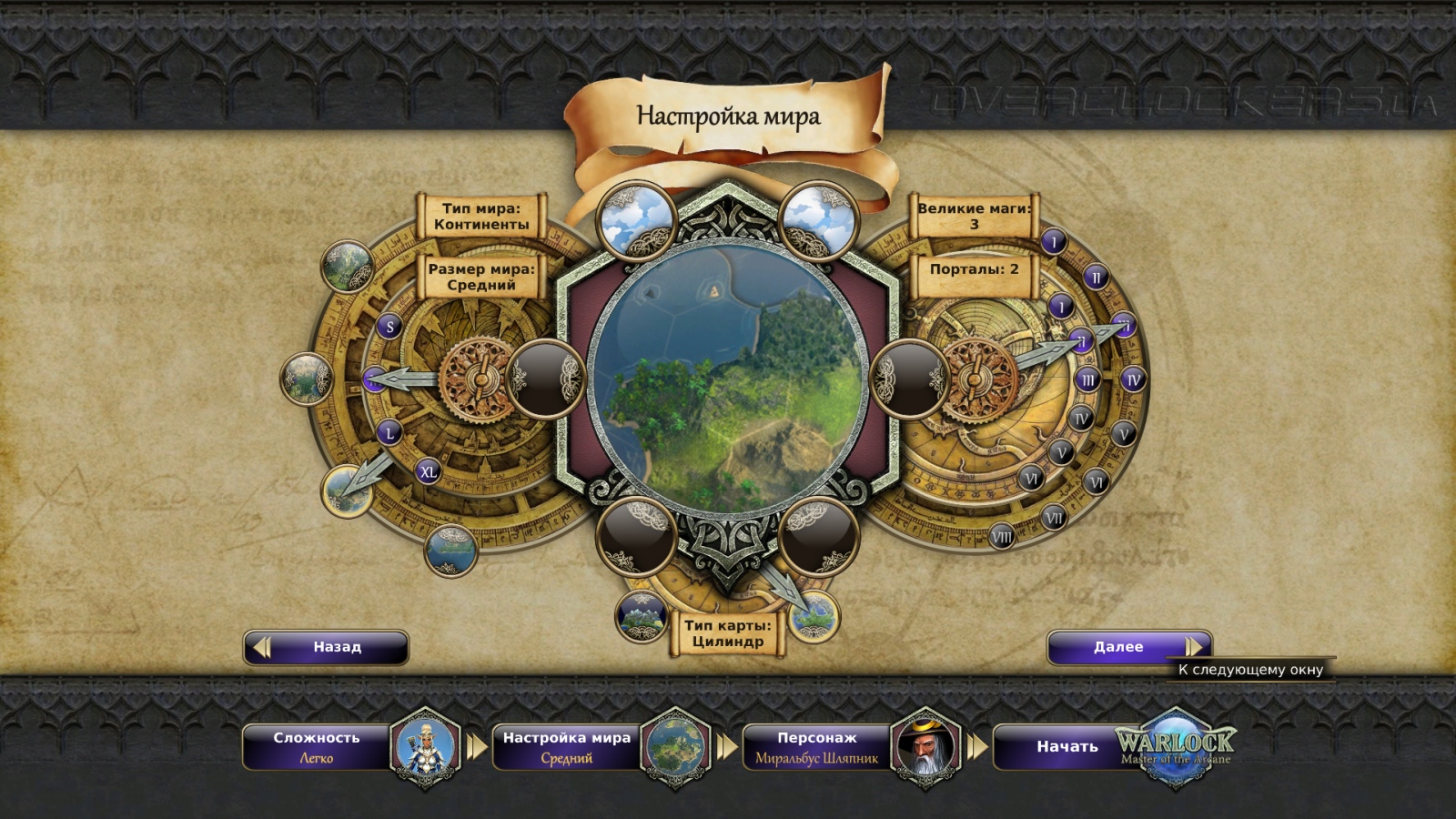
Task: Open the Сложность step
Action: 317,747
